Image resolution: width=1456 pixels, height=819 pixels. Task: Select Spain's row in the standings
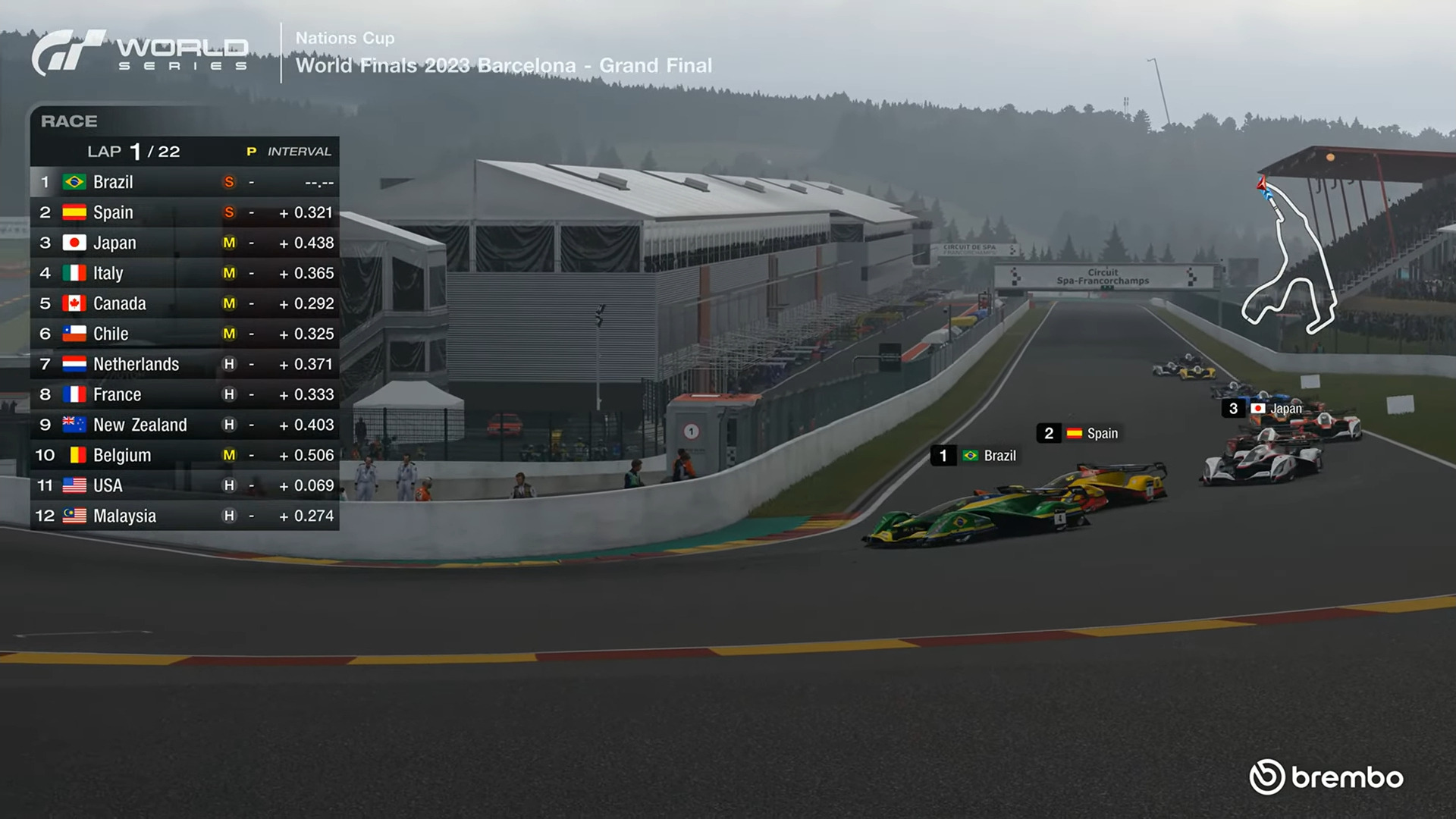point(184,212)
